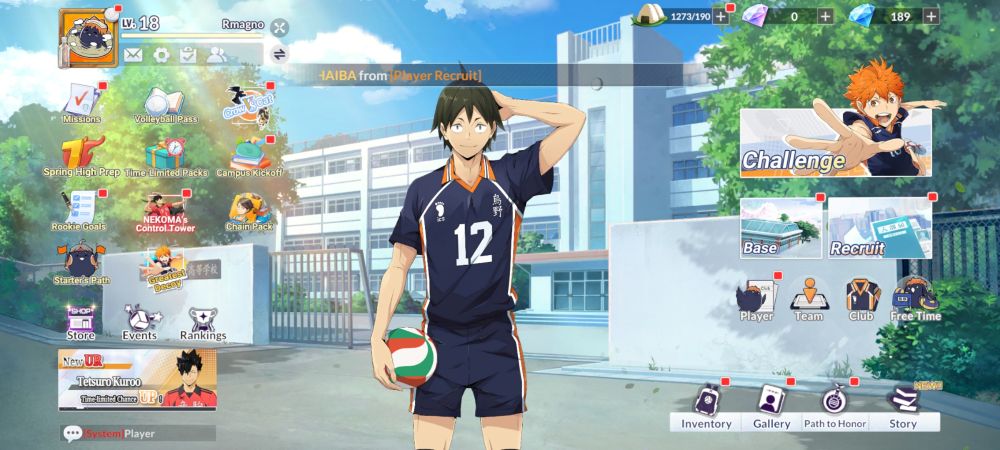Start the Challenge mode
This screenshot has width=1000, height=450.
(835, 142)
